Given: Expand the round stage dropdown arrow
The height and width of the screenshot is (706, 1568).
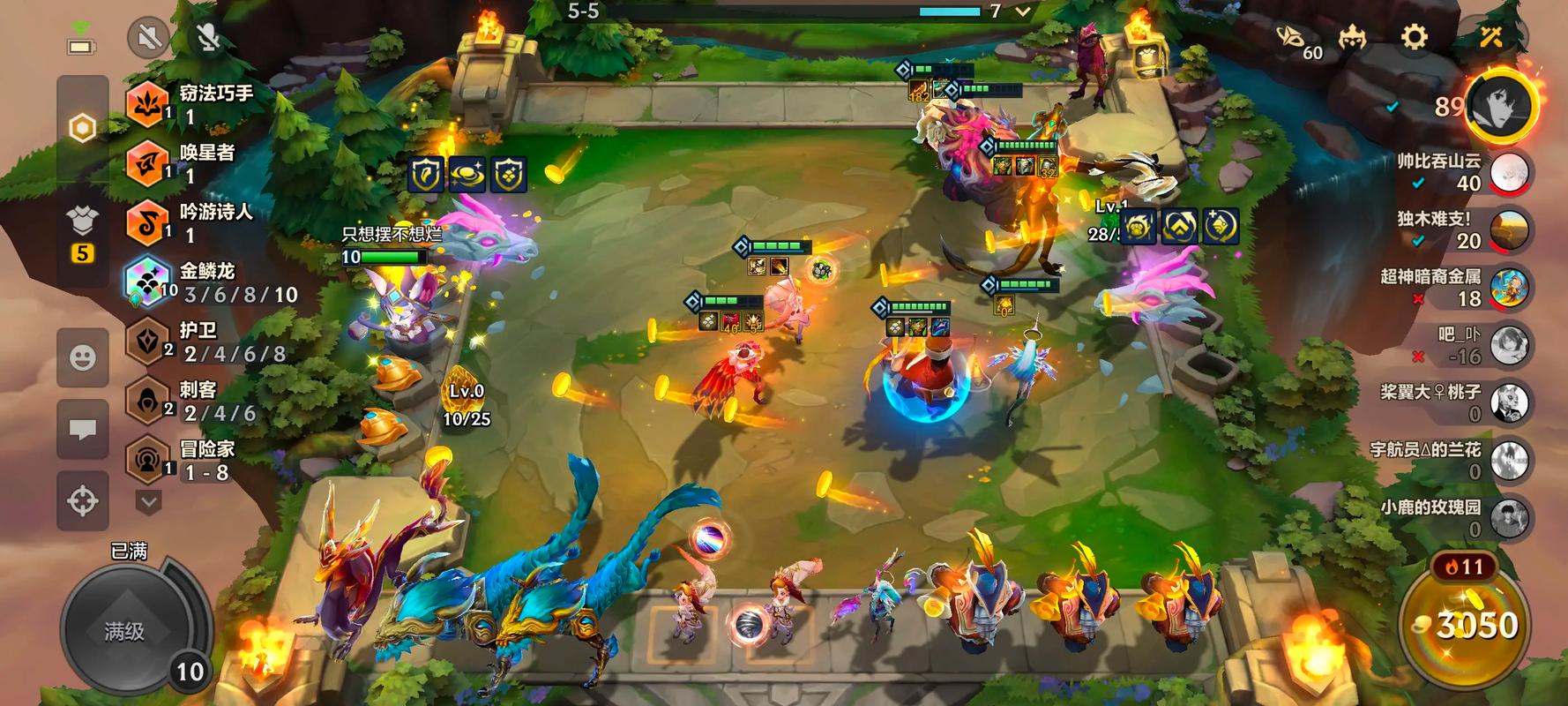Looking at the screenshot, I should (x=1023, y=11).
